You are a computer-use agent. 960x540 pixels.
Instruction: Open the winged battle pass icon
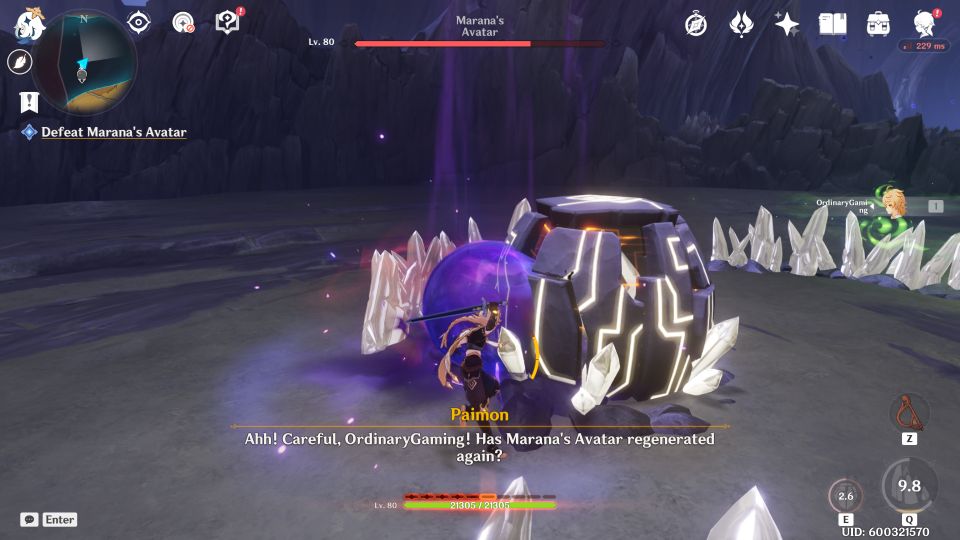(x=741, y=24)
